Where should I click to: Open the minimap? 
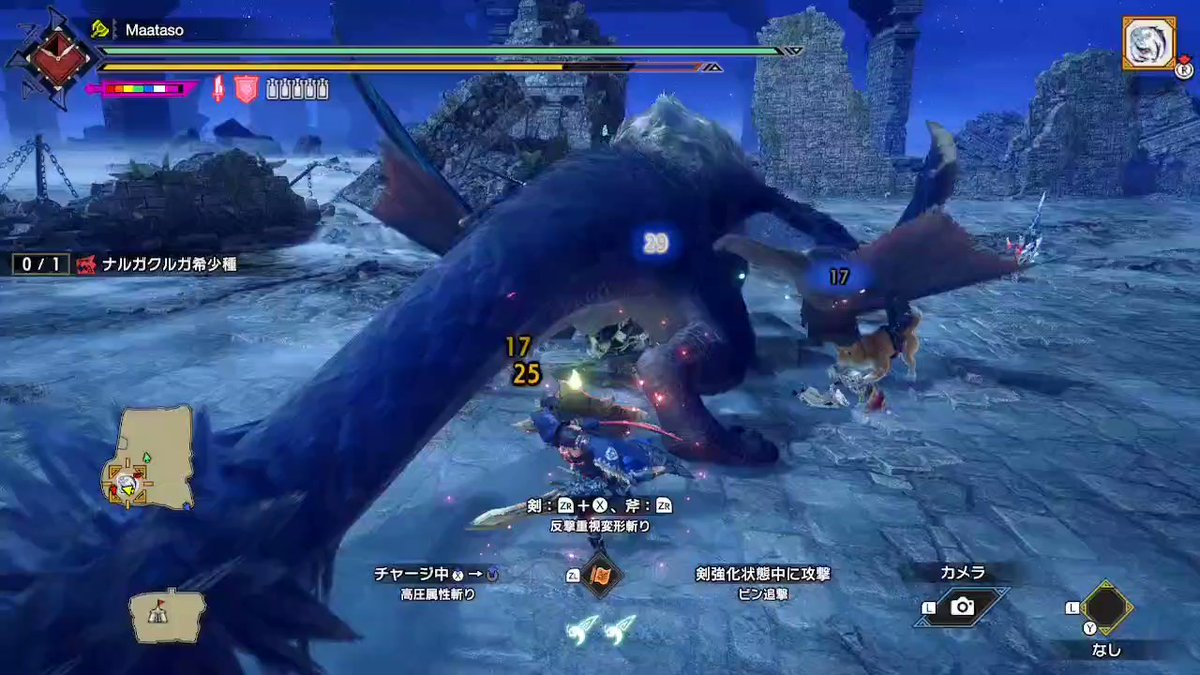(150, 457)
